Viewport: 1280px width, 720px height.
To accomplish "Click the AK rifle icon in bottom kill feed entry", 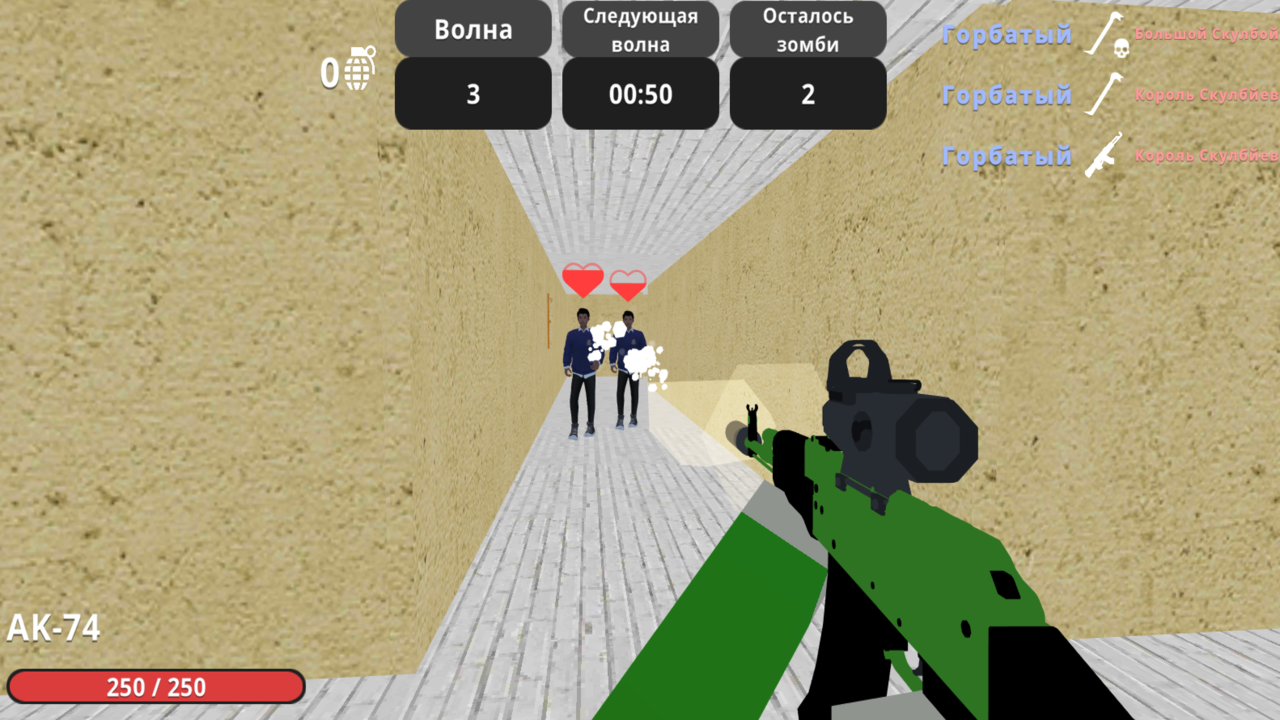I will (x=1102, y=157).
